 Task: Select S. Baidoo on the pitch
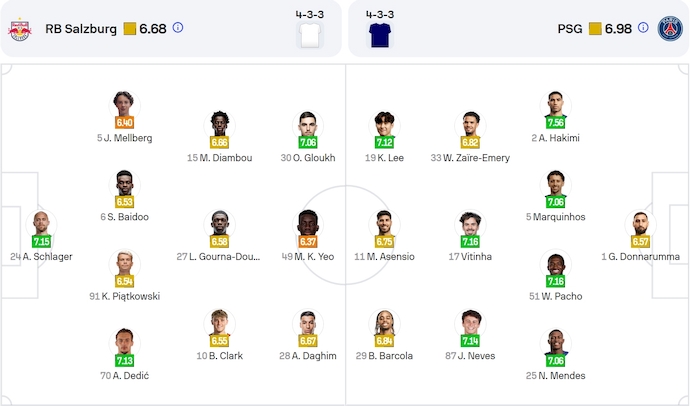(x=124, y=185)
